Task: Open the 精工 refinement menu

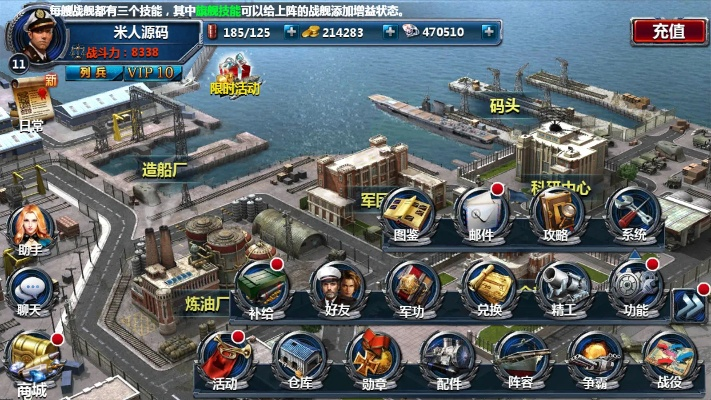Action: pyautogui.click(x=562, y=288)
